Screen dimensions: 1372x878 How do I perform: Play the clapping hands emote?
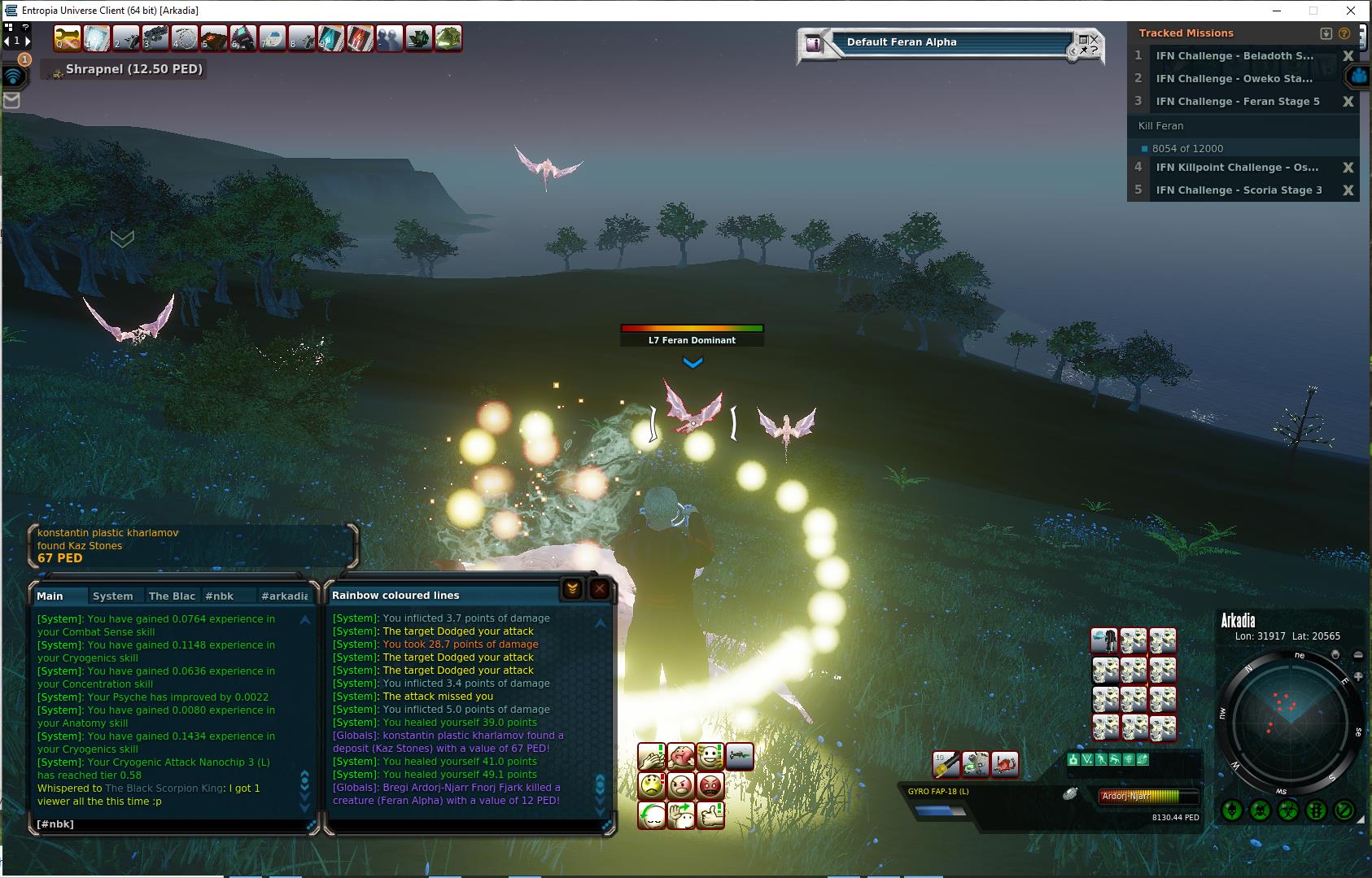[653, 758]
